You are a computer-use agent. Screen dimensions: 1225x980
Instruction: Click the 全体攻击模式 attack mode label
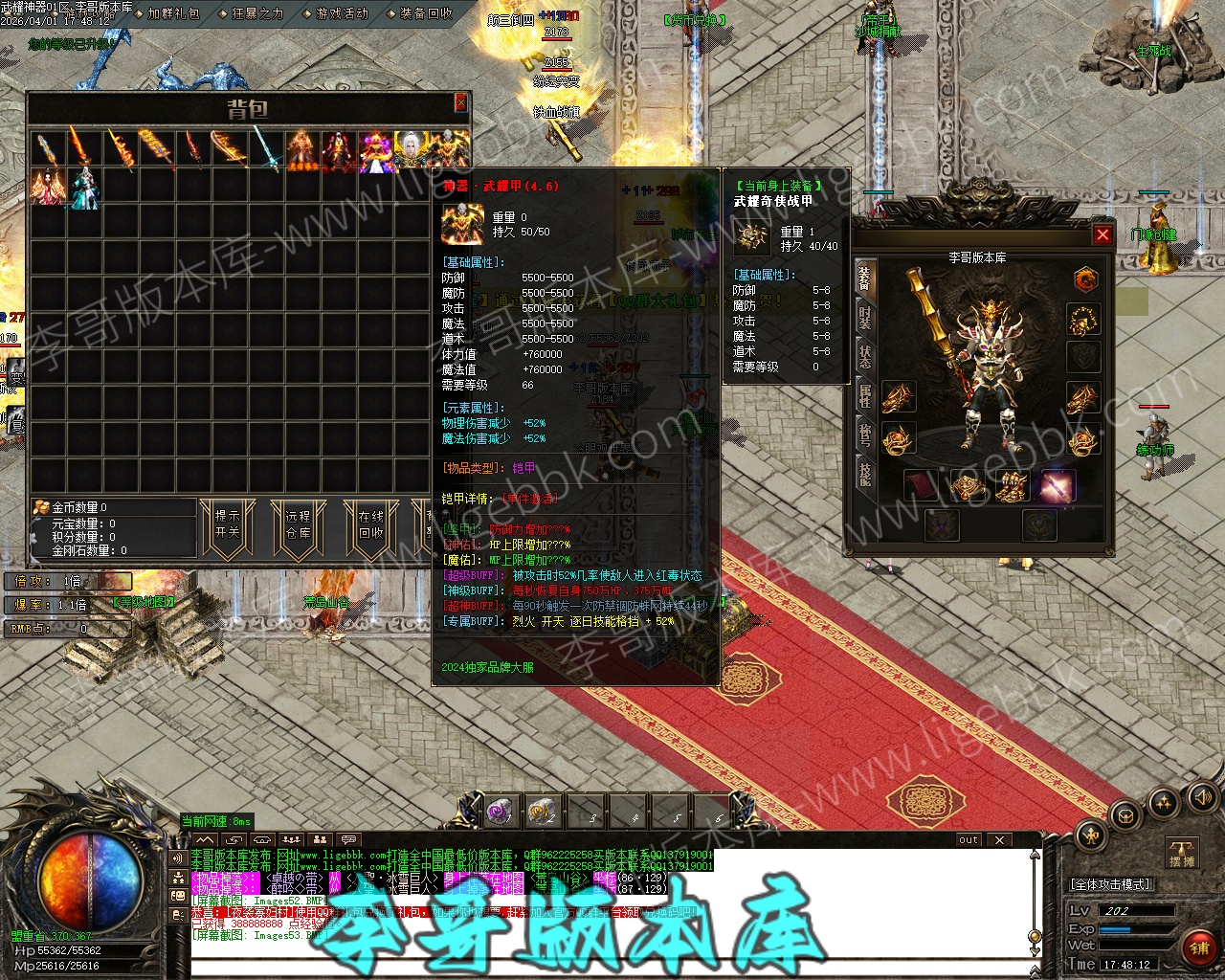[1111, 884]
